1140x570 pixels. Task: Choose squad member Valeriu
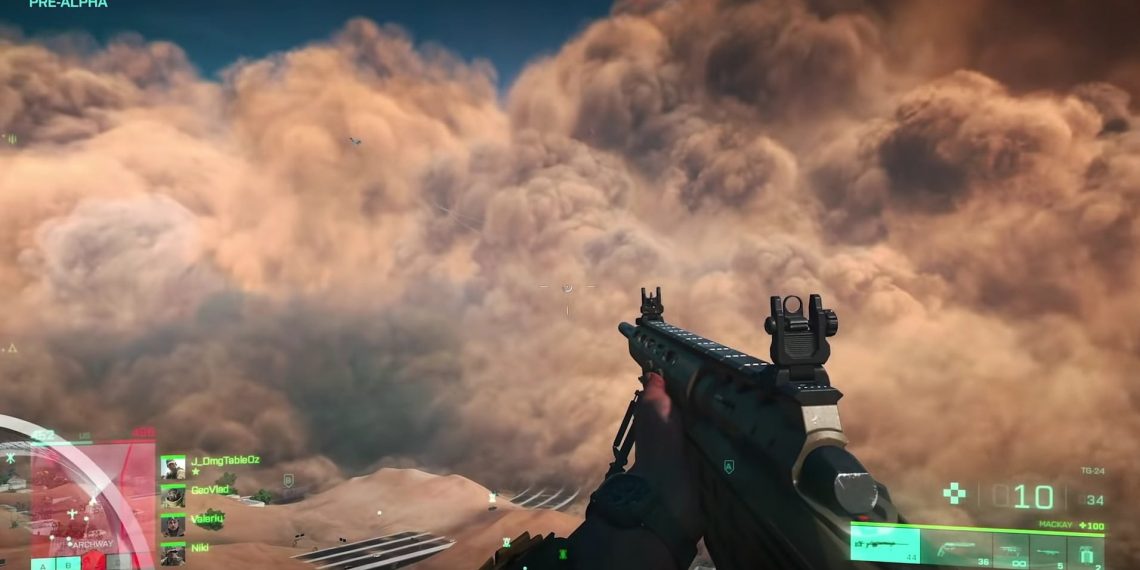pyautogui.click(x=207, y=519)
